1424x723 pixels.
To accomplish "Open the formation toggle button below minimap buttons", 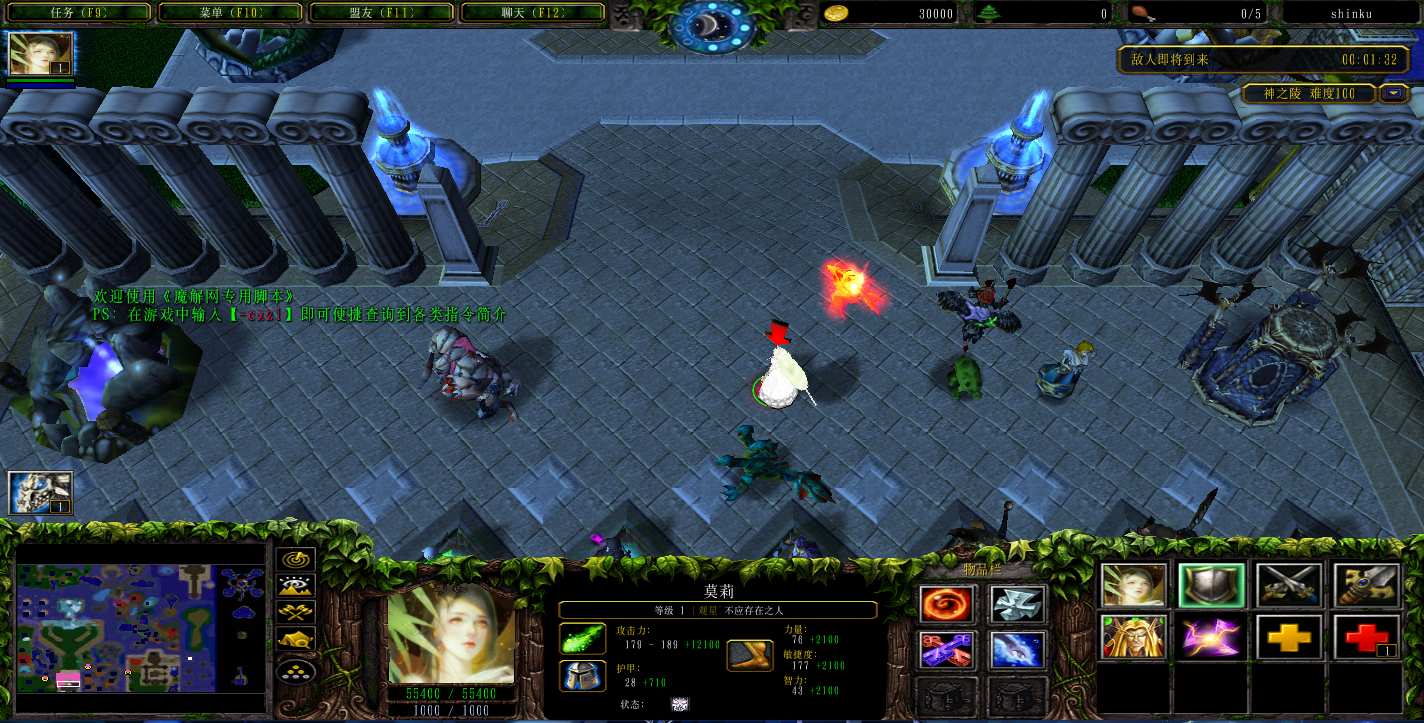I will point(297,668).
